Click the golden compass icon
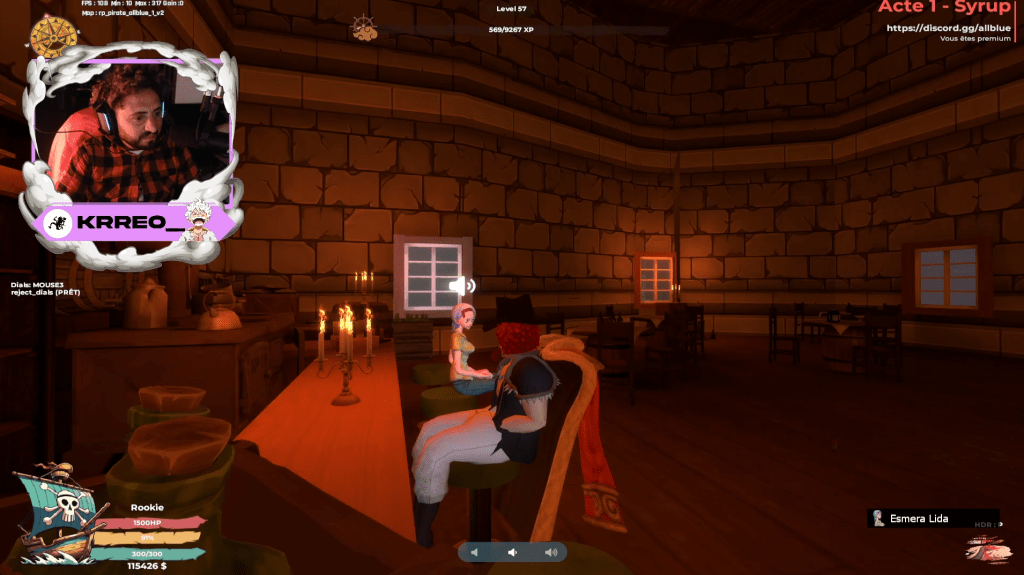This screenshot has width=1024, height=575. (x=54, y=37)
